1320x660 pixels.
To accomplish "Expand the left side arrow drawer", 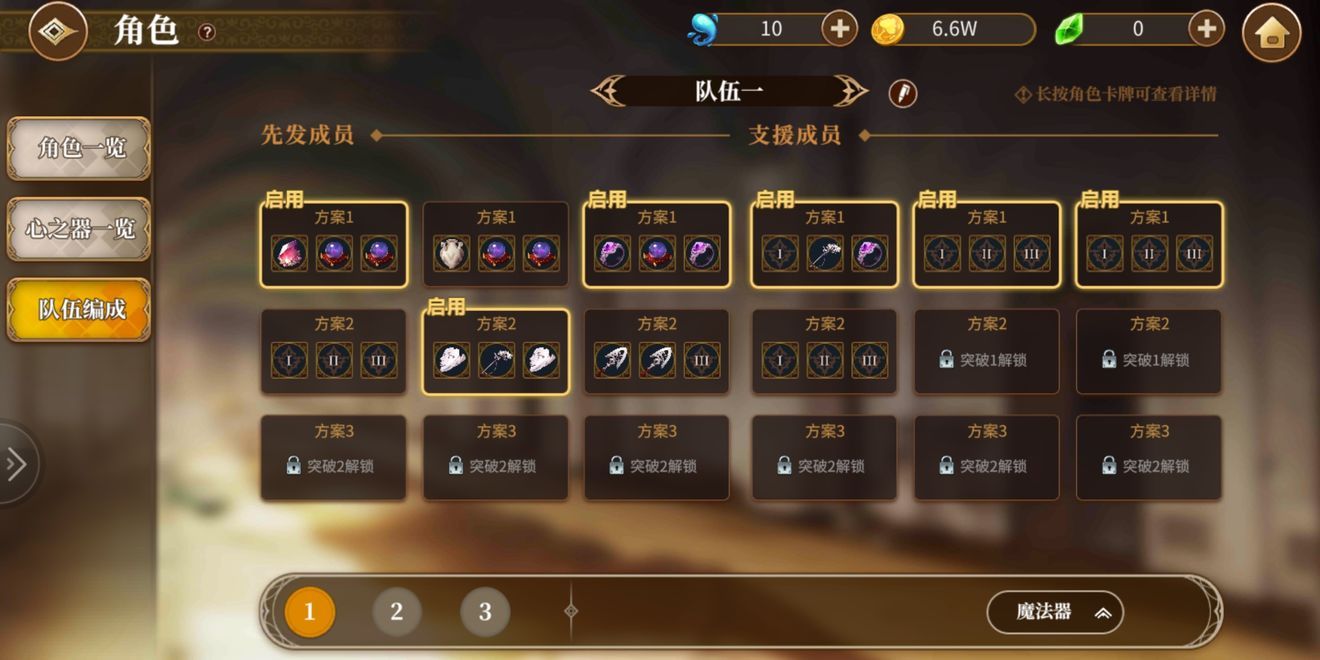I will [16, 464].
